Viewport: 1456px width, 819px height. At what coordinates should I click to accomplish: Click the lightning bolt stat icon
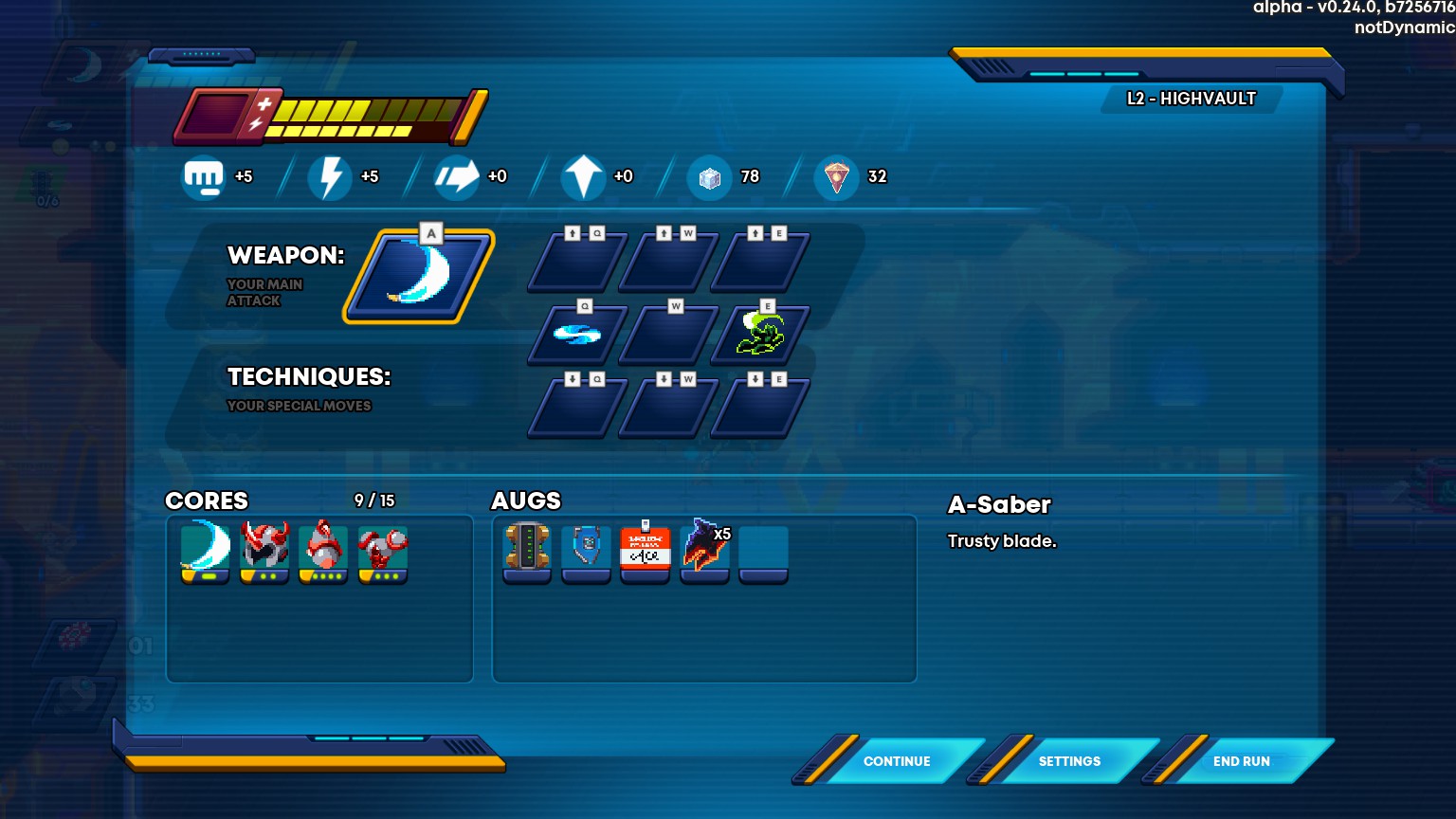(x=330, y=177)
